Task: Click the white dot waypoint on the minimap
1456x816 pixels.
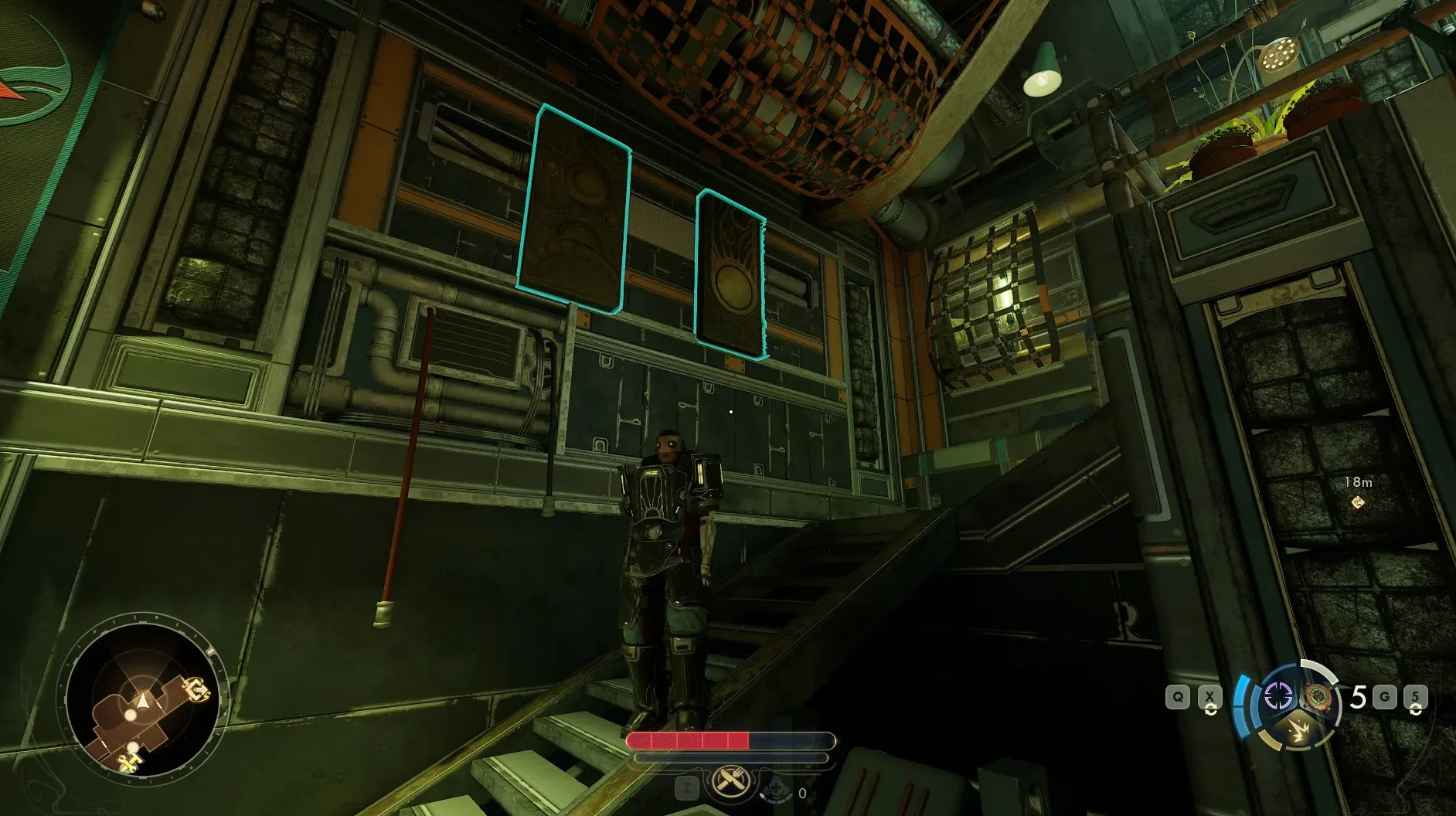Action: [x=132, y=714]
